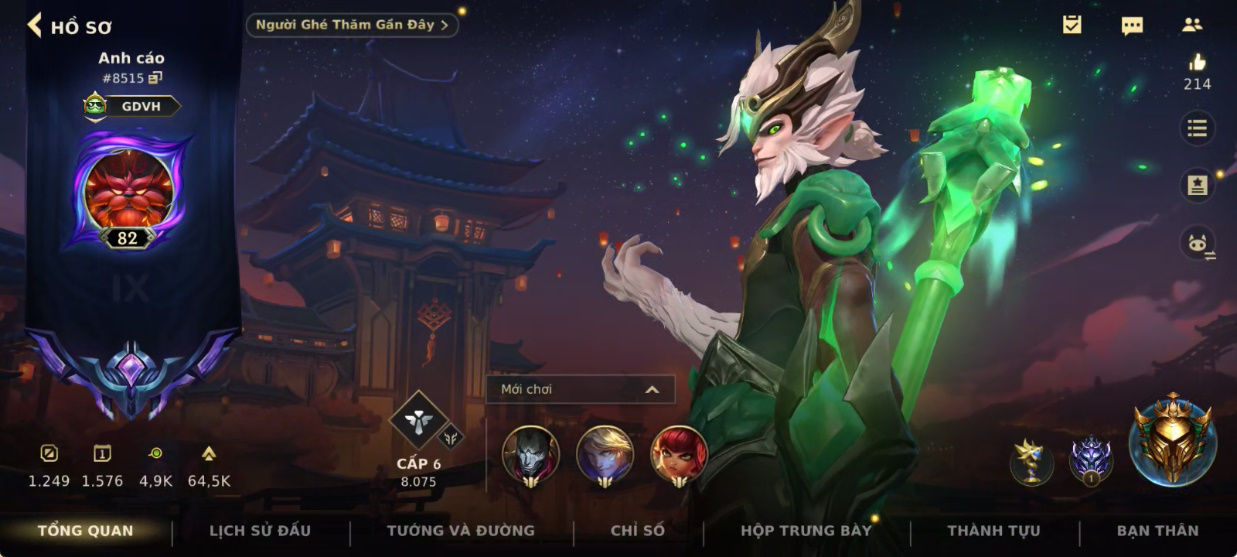View the golden trophy icon
The height and width of the screenshot is (557, 1237).
tap(1031, 461)
